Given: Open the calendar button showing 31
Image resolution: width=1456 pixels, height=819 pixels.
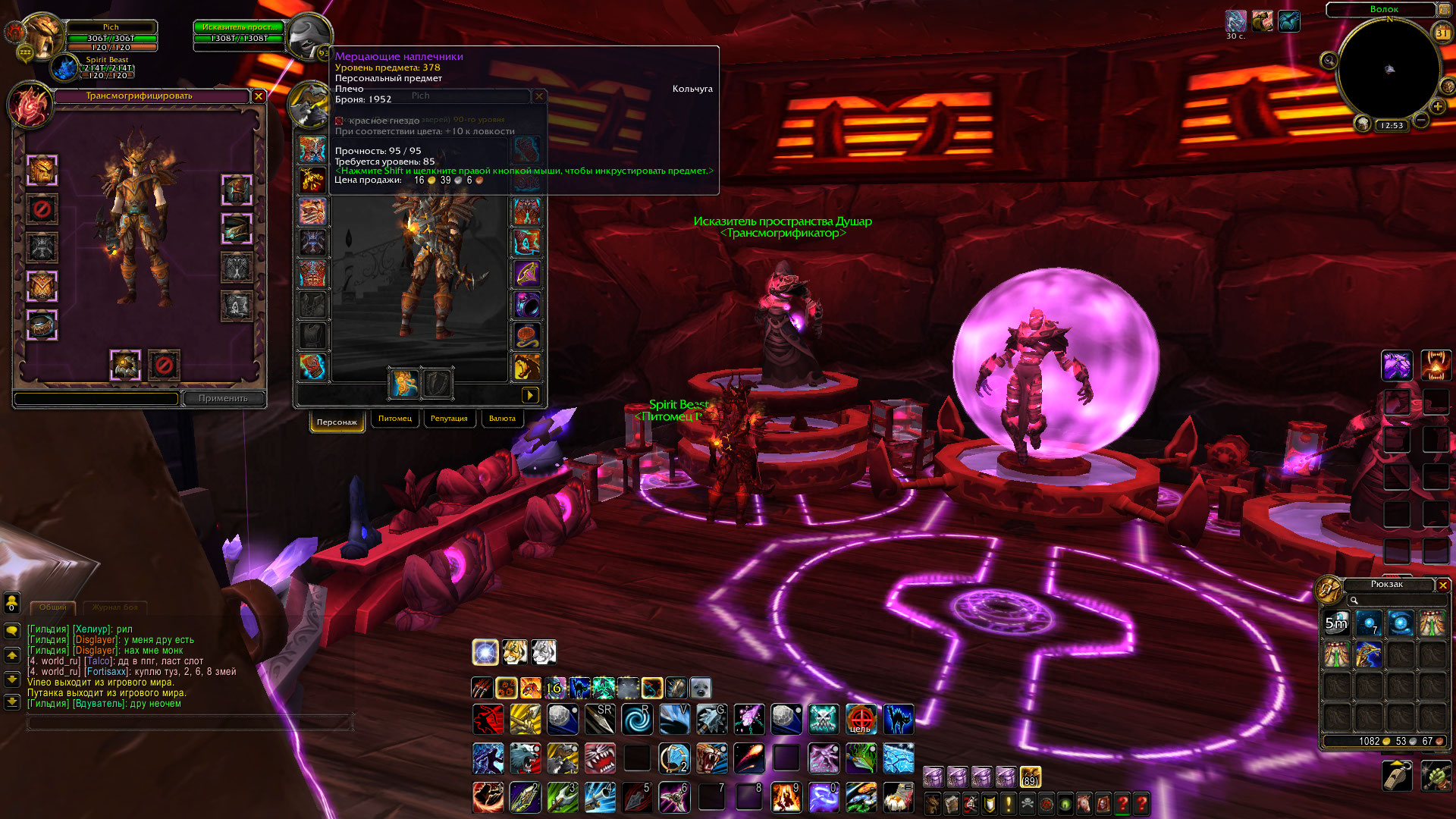Looking at the screenshot, I should [1442, 33].
